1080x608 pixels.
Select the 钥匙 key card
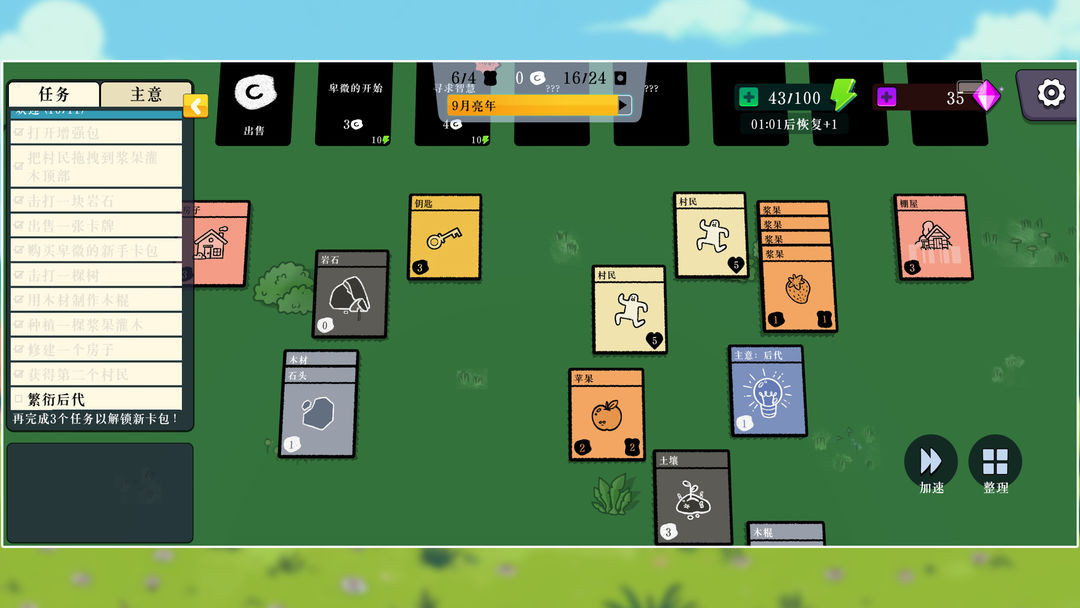444,240
